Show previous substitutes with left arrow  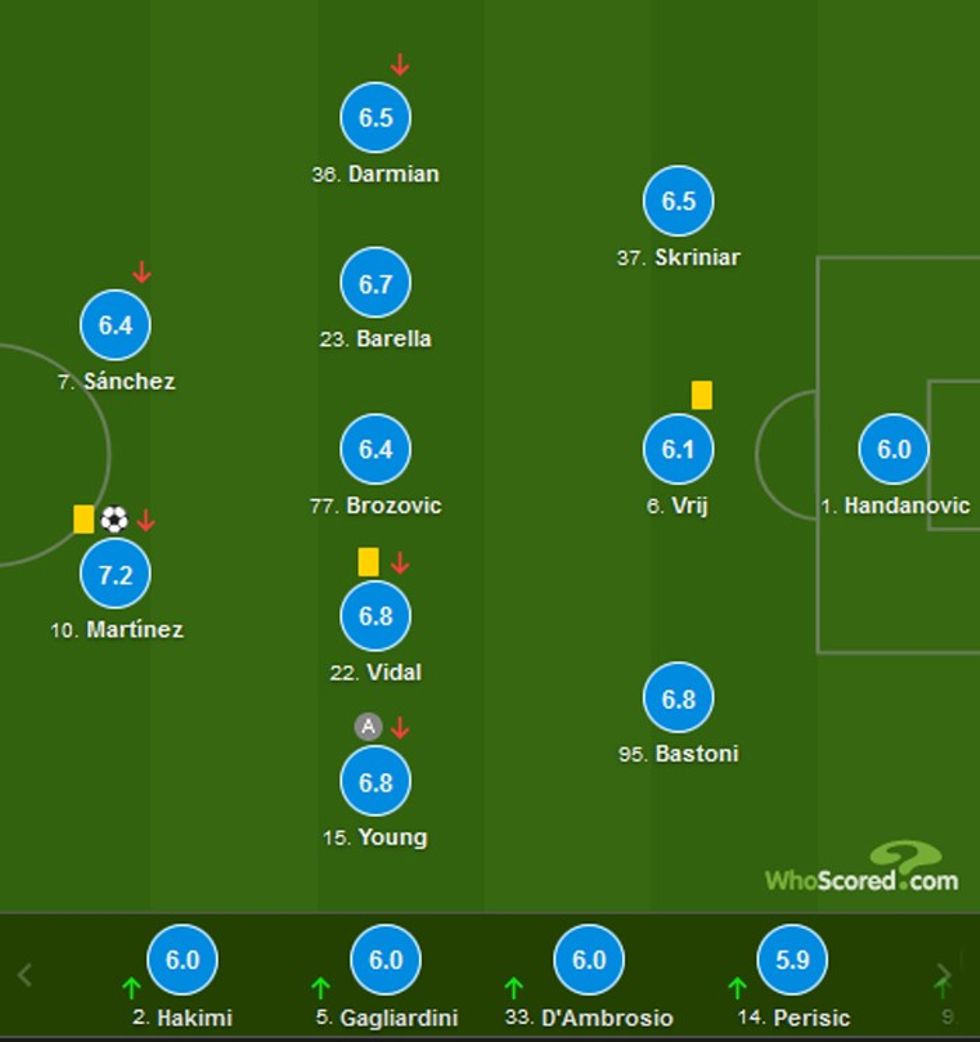point(26,975)
